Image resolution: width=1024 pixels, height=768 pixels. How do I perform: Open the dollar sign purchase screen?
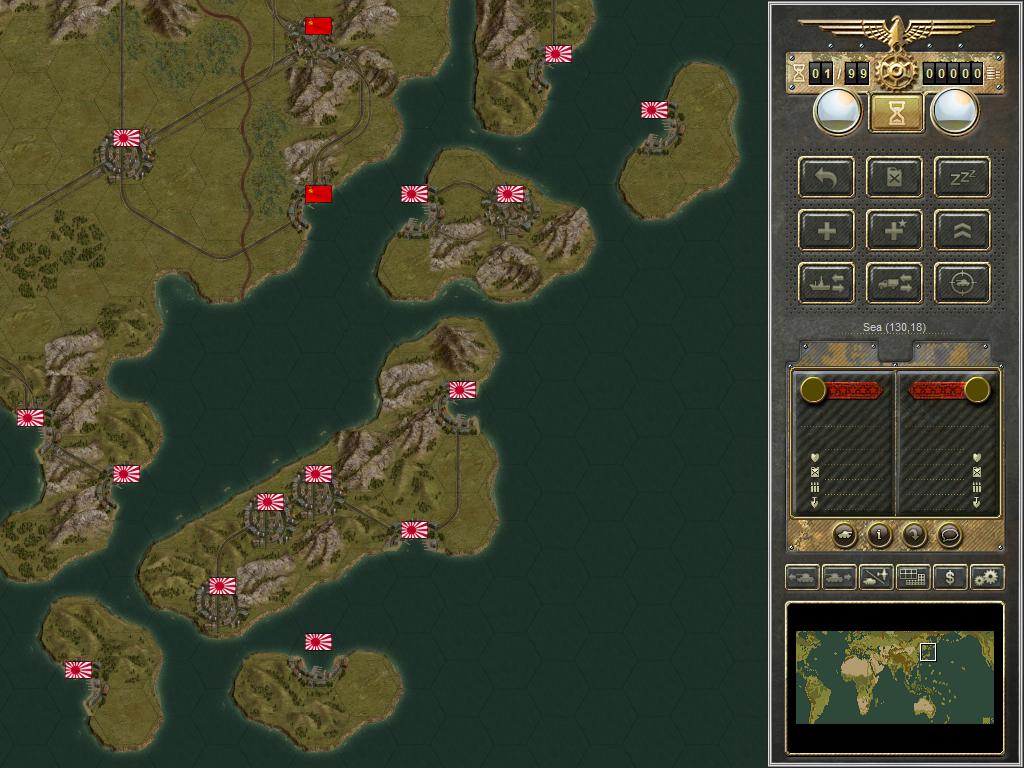(950, 577)
